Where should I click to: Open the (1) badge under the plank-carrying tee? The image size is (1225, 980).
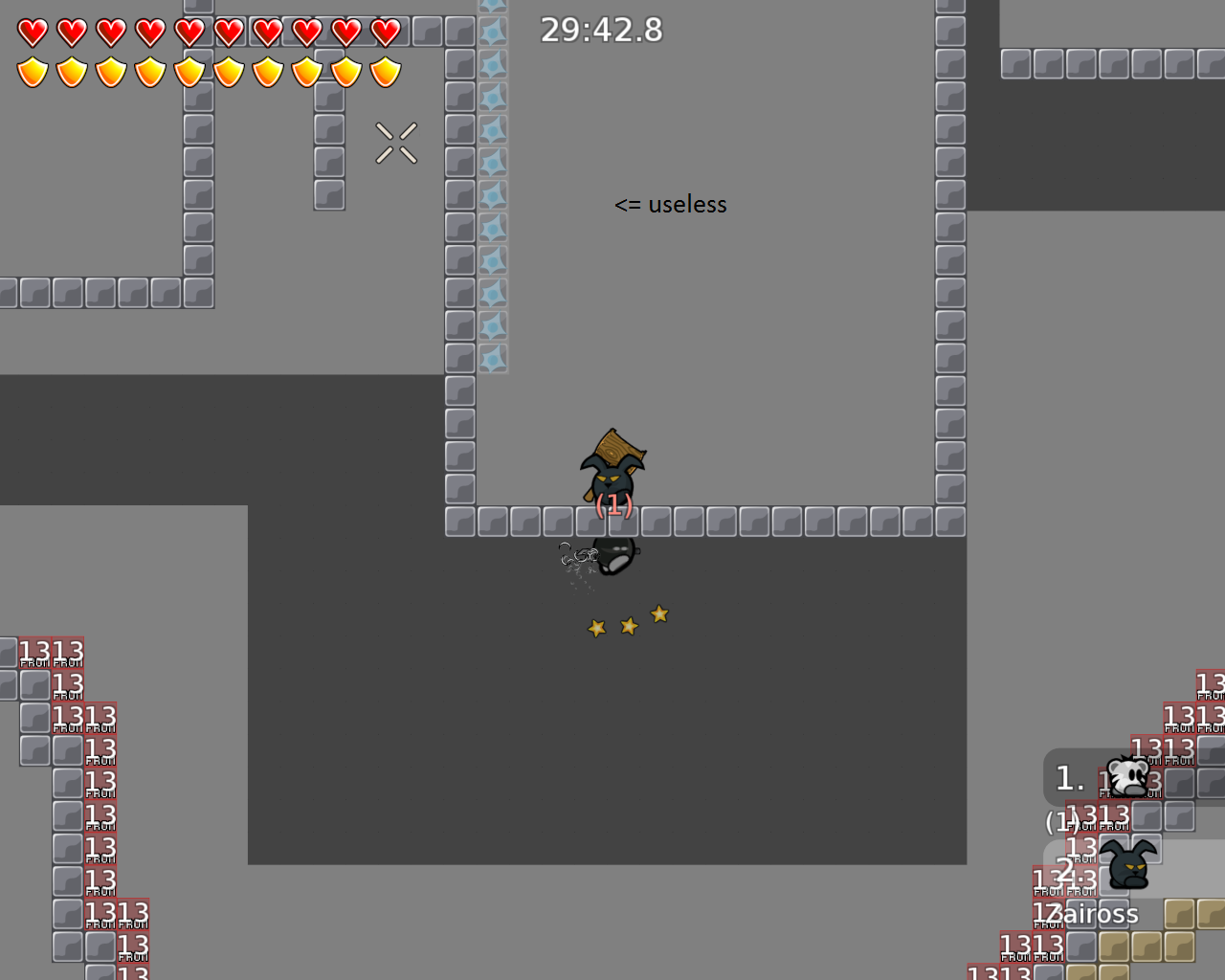coord(613,507)
